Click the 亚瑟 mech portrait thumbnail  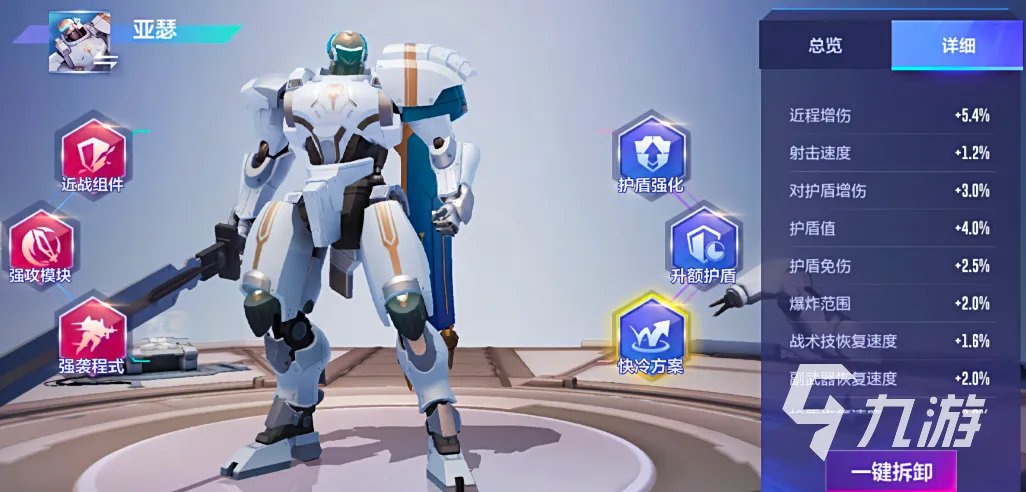tap(78, 42)
